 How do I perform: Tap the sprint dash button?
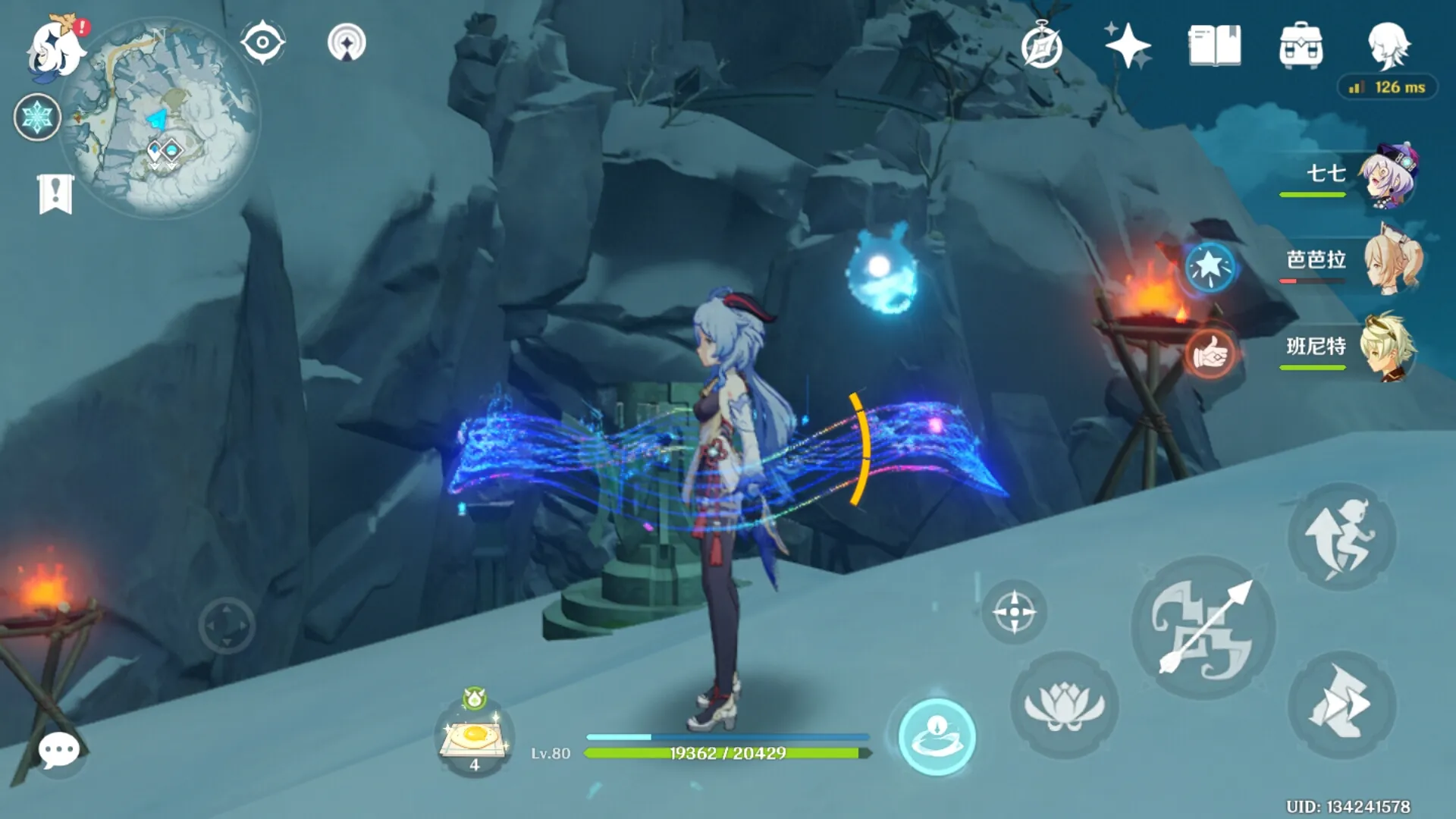point(1341,705)
